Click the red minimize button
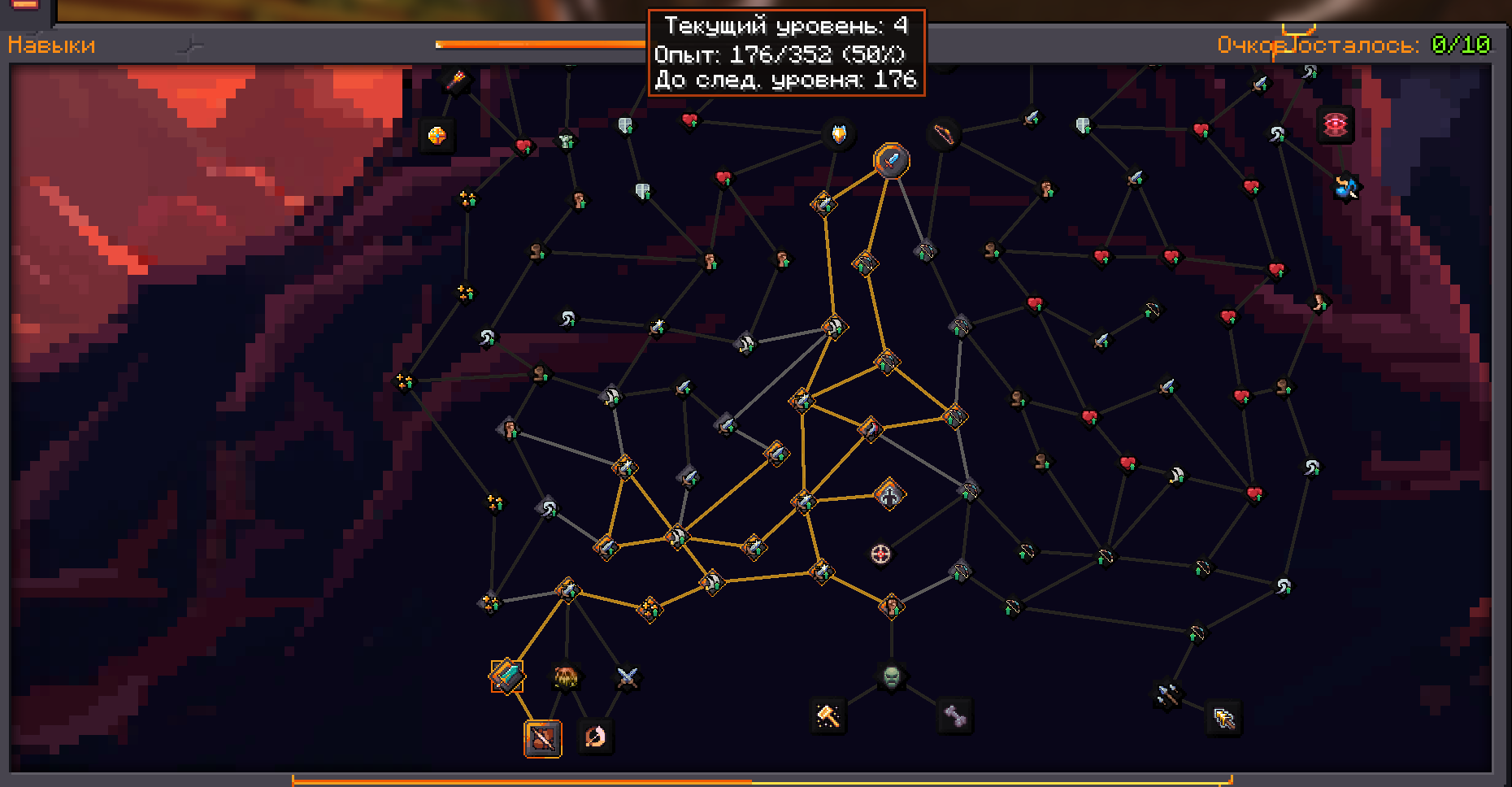1512x787 pixels. (x=25, y=5)
